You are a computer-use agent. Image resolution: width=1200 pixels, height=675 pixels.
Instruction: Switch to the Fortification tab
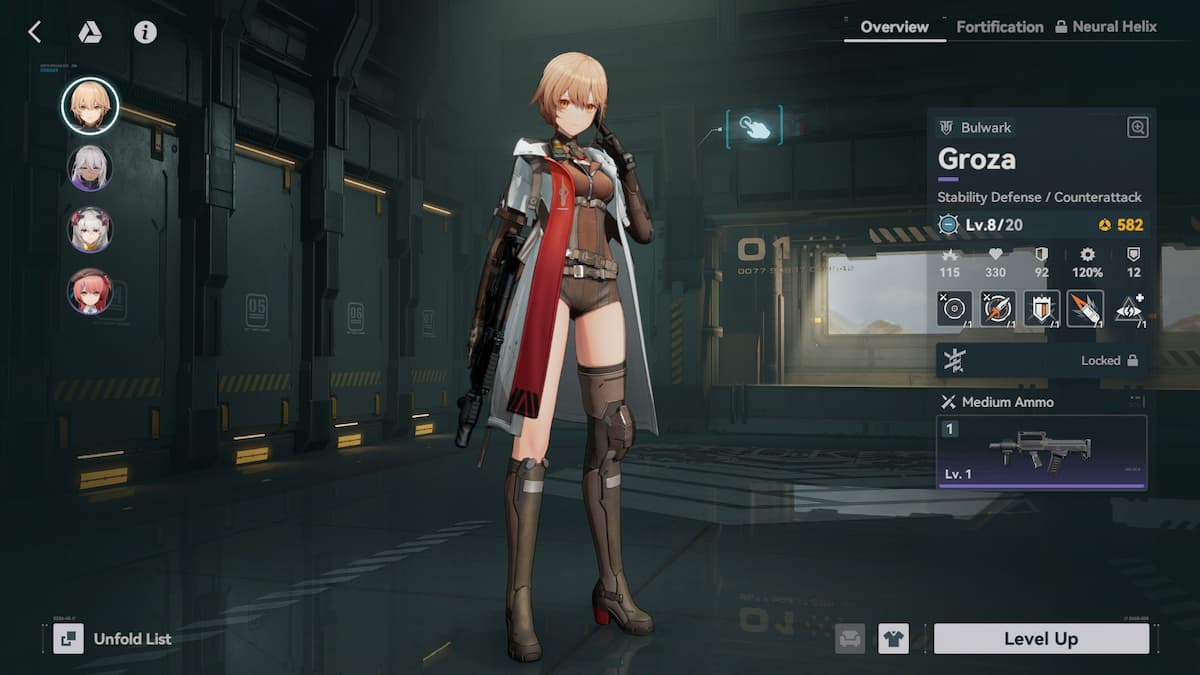pyautogui.click(x=999, y=27)
